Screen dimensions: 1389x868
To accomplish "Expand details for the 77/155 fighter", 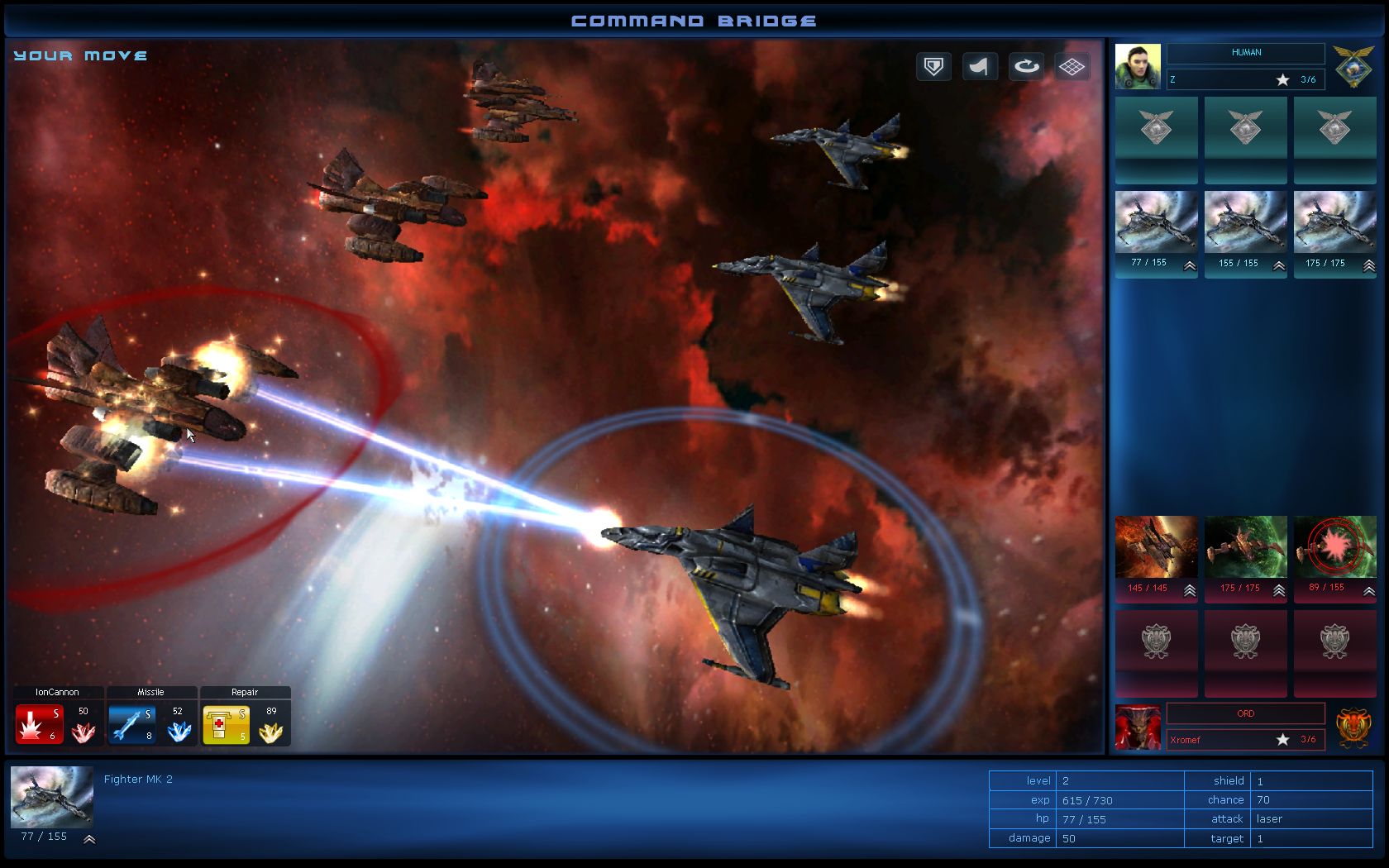I will (x=1188, y=267).
